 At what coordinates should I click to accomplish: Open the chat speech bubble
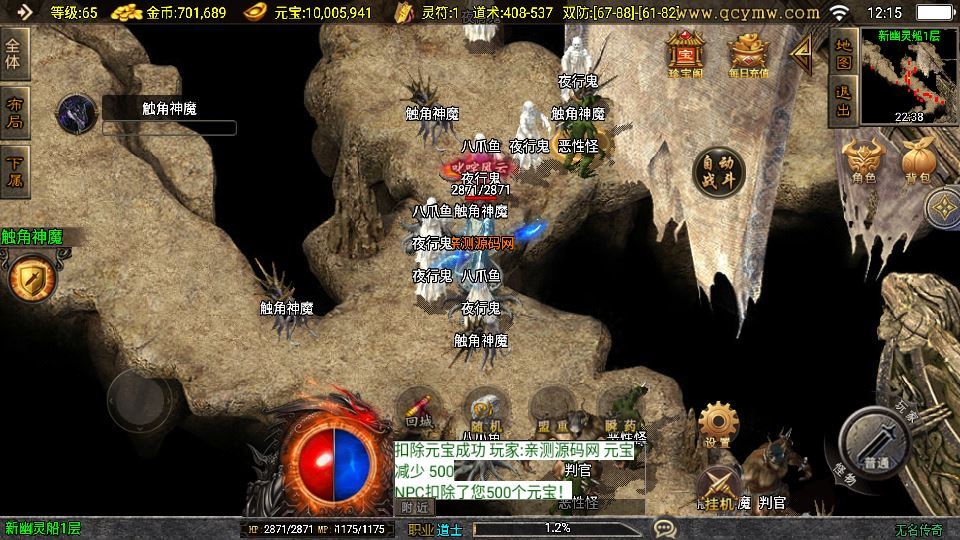(x=663, y=527)
